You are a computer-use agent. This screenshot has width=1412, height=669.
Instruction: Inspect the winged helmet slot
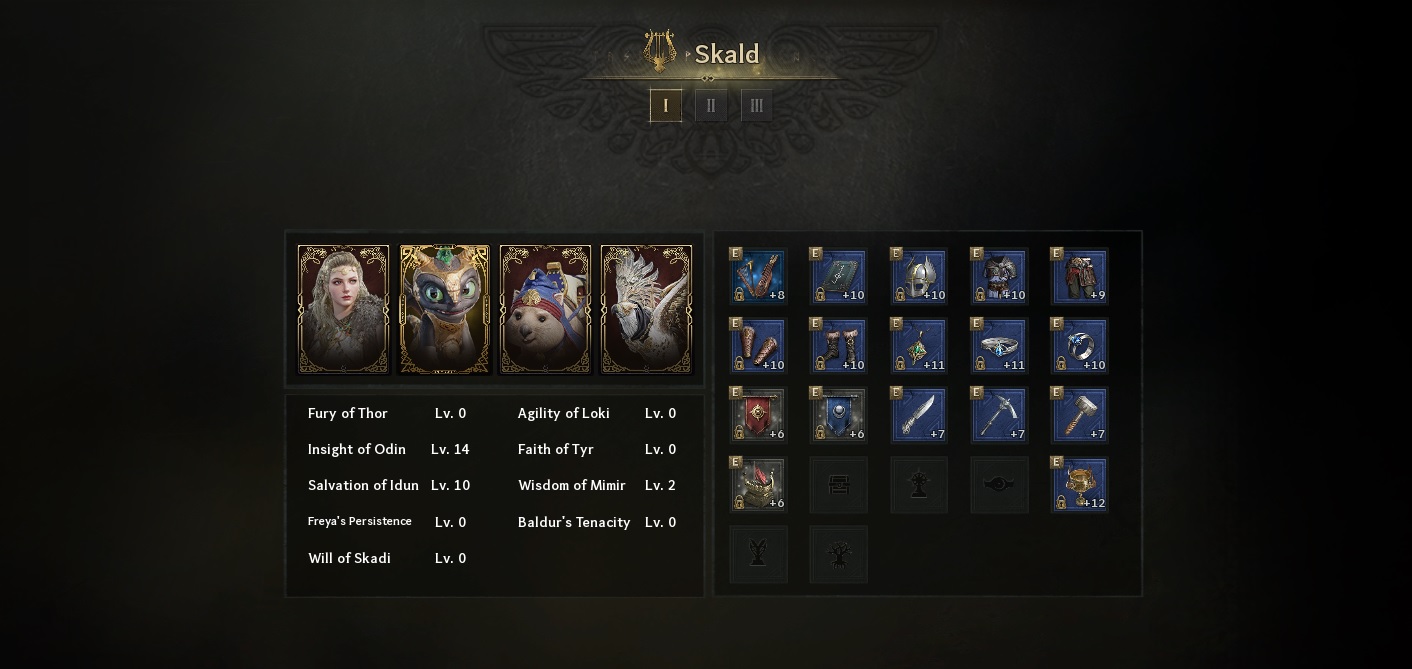pos(918,276)
